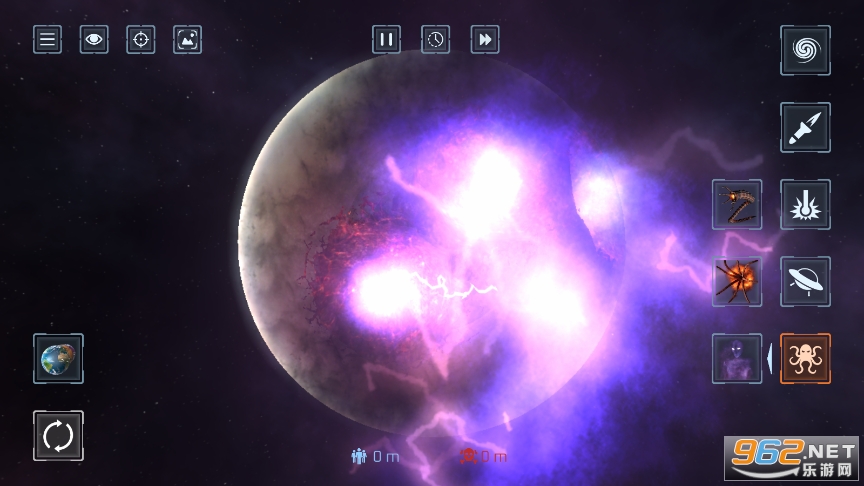Open the hamburger main menu
The image size is (864, 486).
point(47,40)
